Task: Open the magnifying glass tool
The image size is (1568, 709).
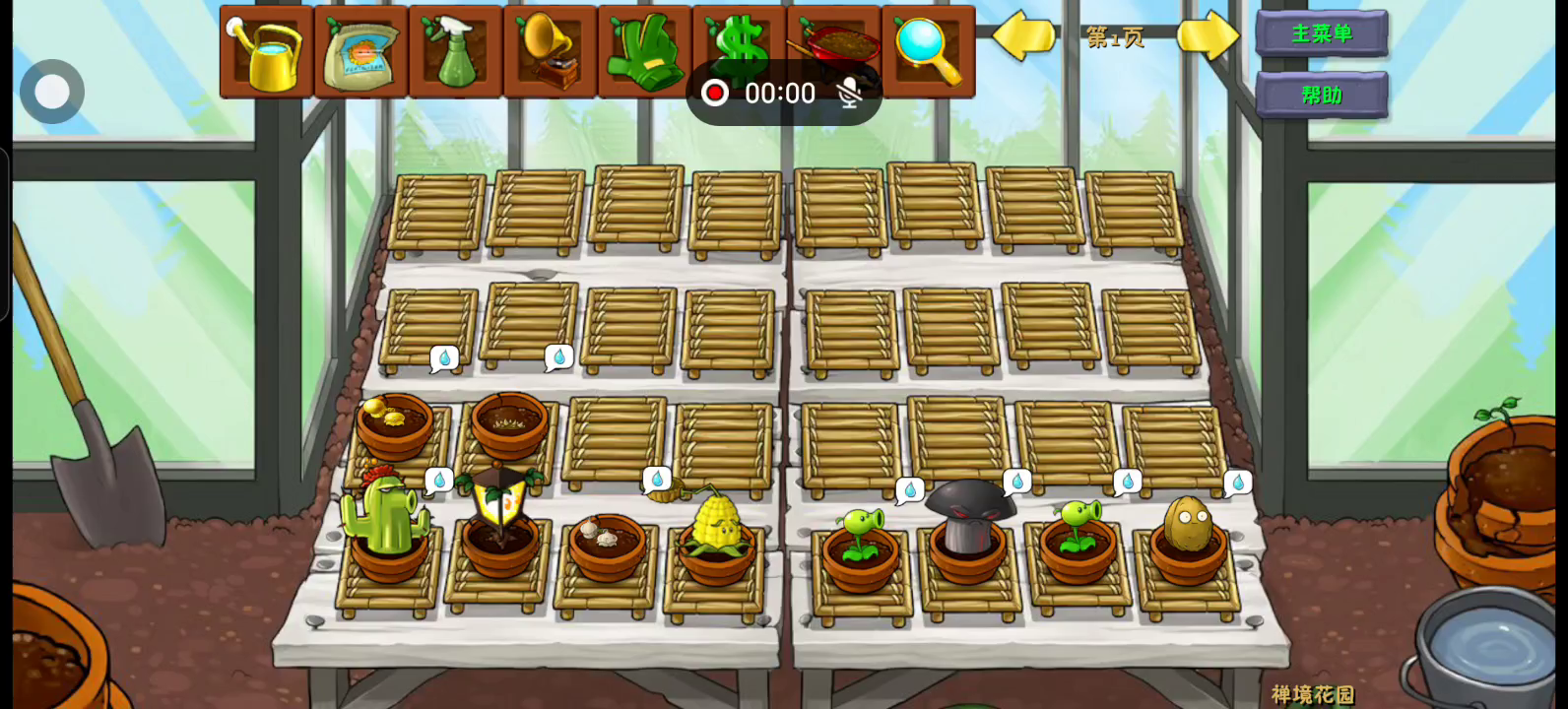Action: point(928,51)
